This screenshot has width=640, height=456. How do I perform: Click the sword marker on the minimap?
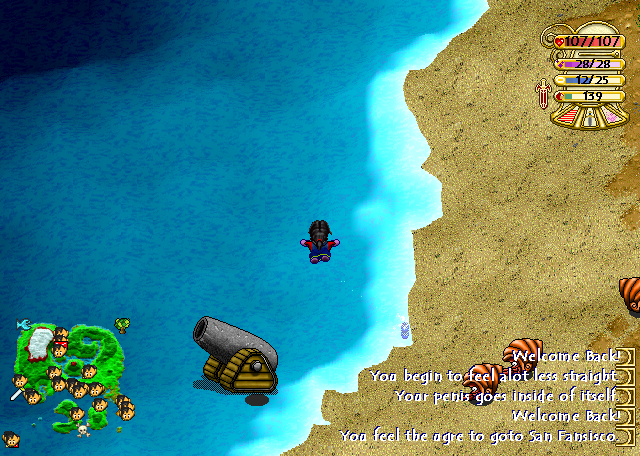15,396
